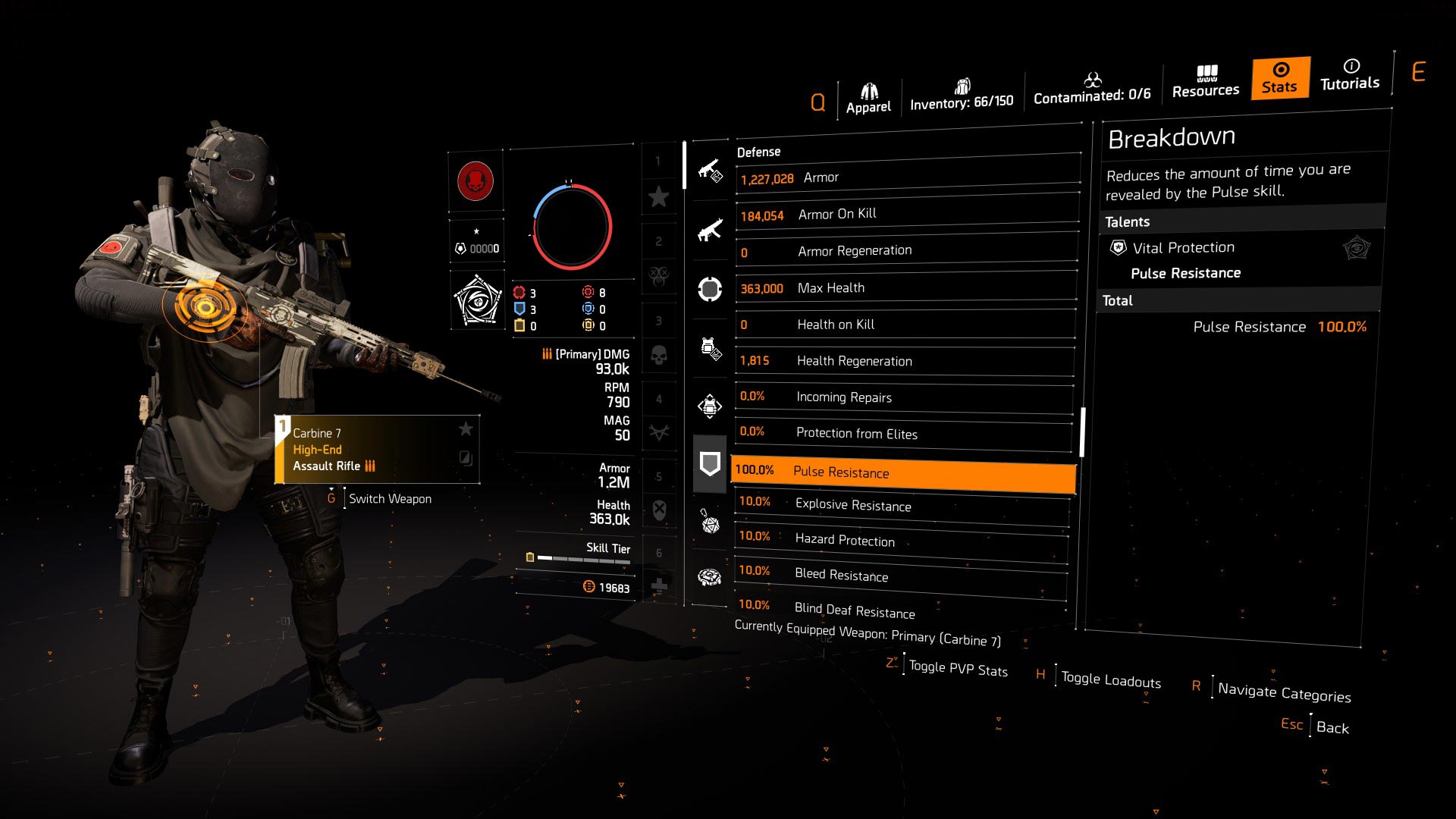Select the assault rifle category icon

point(710,230)
